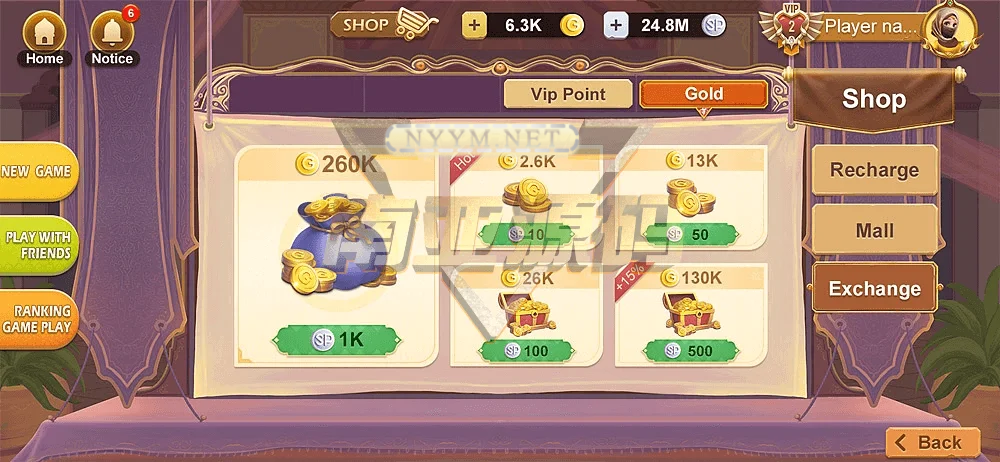Open the Notice bell
The image size is (1000, 462).
[112, 38]
